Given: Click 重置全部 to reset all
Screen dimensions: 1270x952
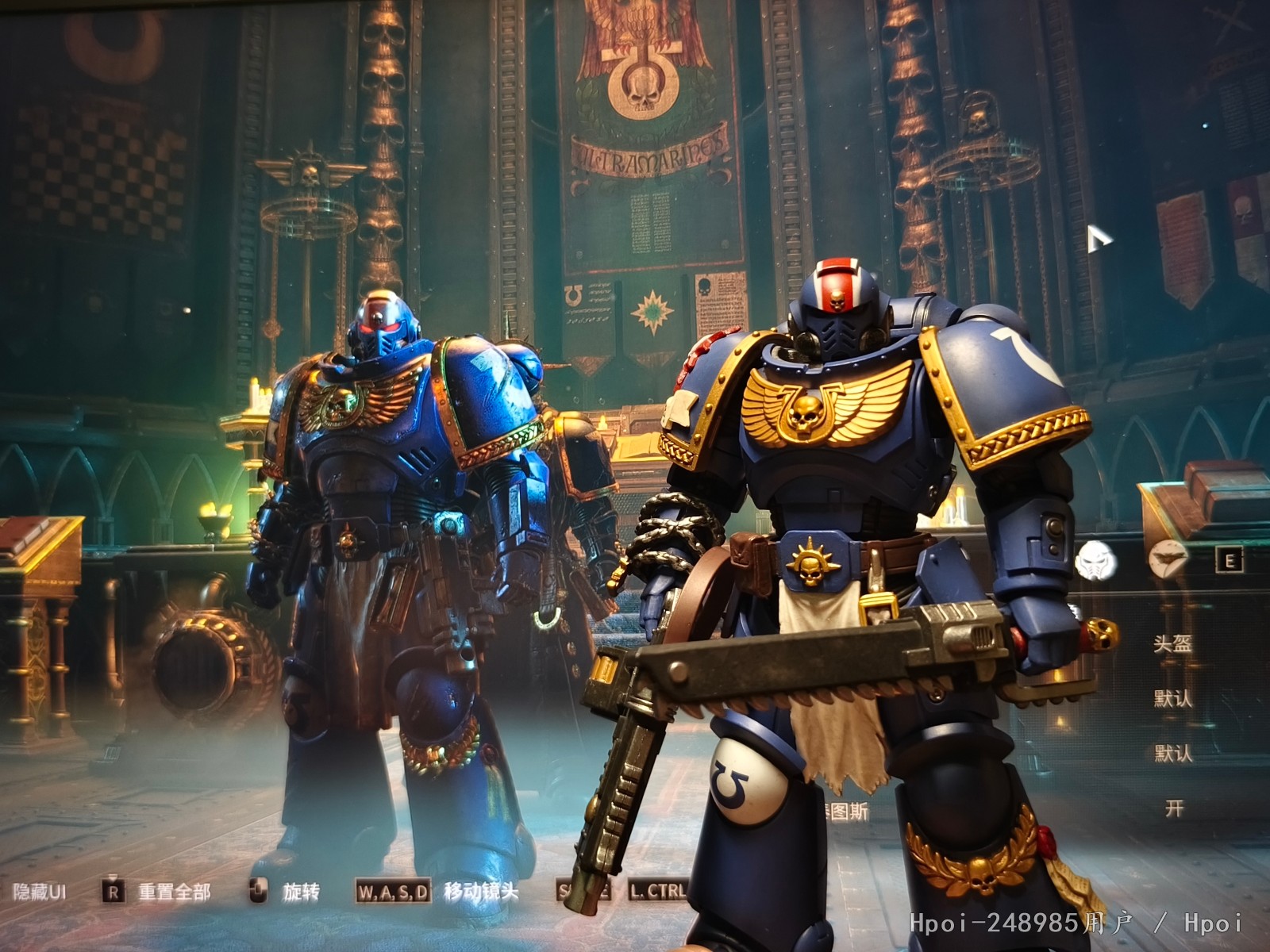Looking at the screenshot, I should pyautogui.click(x=174, y=892).
